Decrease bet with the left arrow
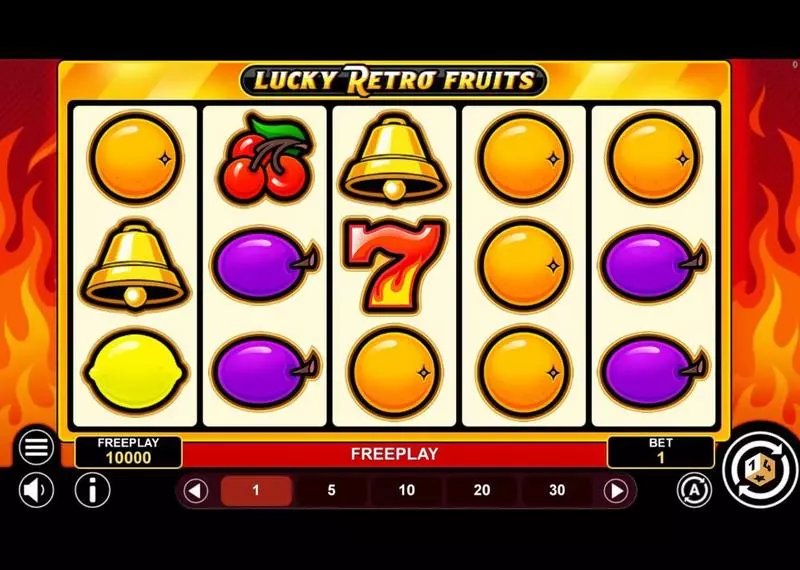Screen dimensions: 800x570 point(196,491)
